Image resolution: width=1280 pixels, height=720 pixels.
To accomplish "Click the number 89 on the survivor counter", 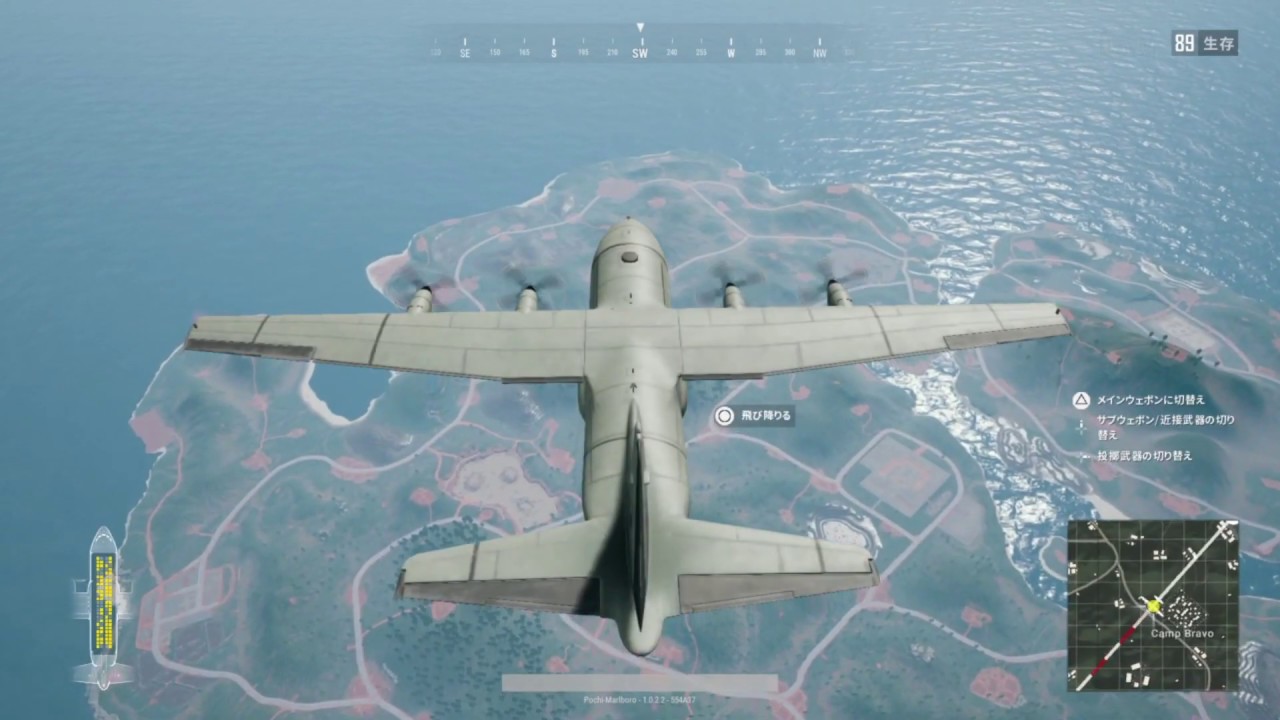I will (x=1183, y=43).
